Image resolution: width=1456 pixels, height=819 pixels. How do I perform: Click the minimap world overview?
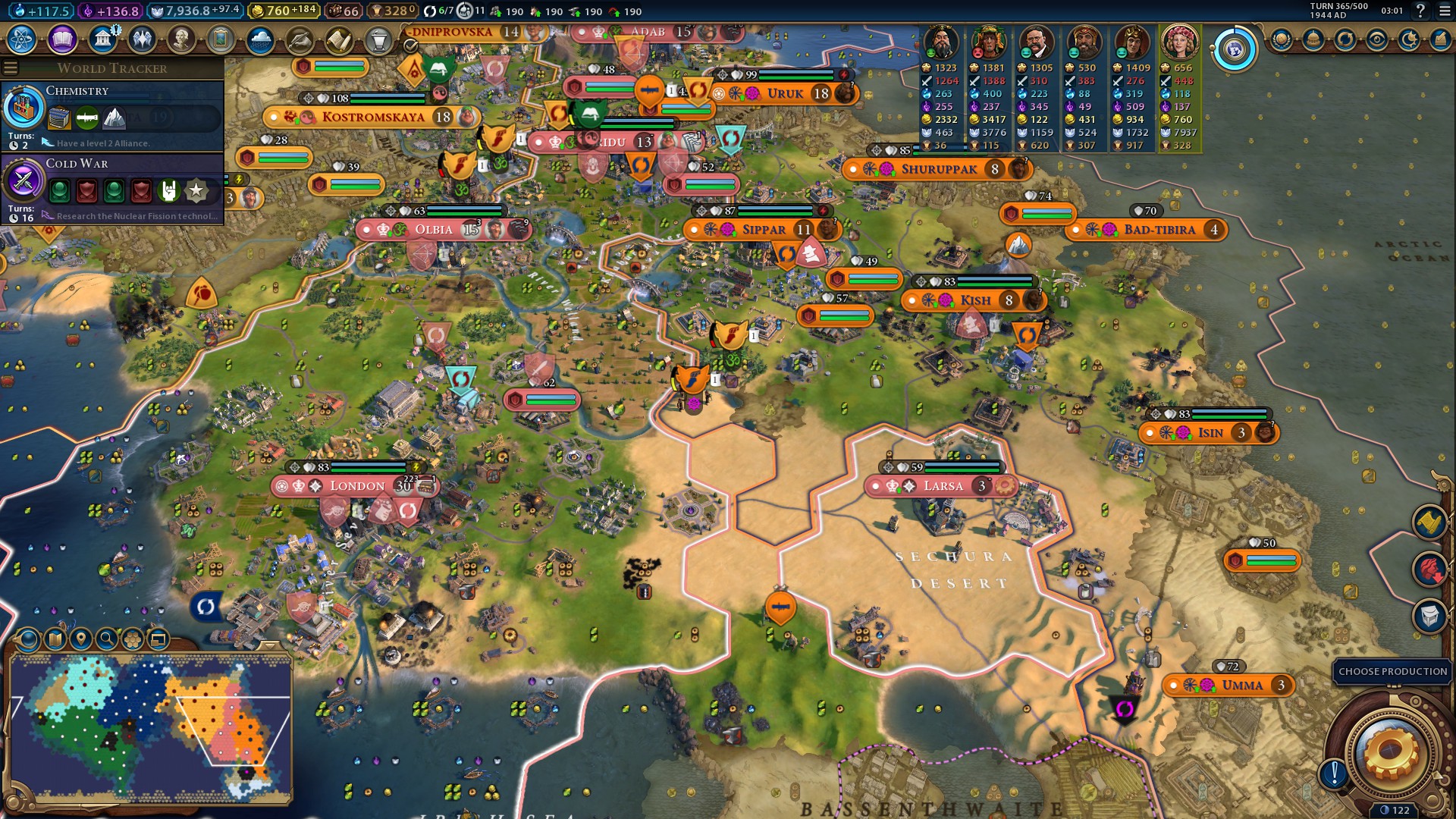152,728
